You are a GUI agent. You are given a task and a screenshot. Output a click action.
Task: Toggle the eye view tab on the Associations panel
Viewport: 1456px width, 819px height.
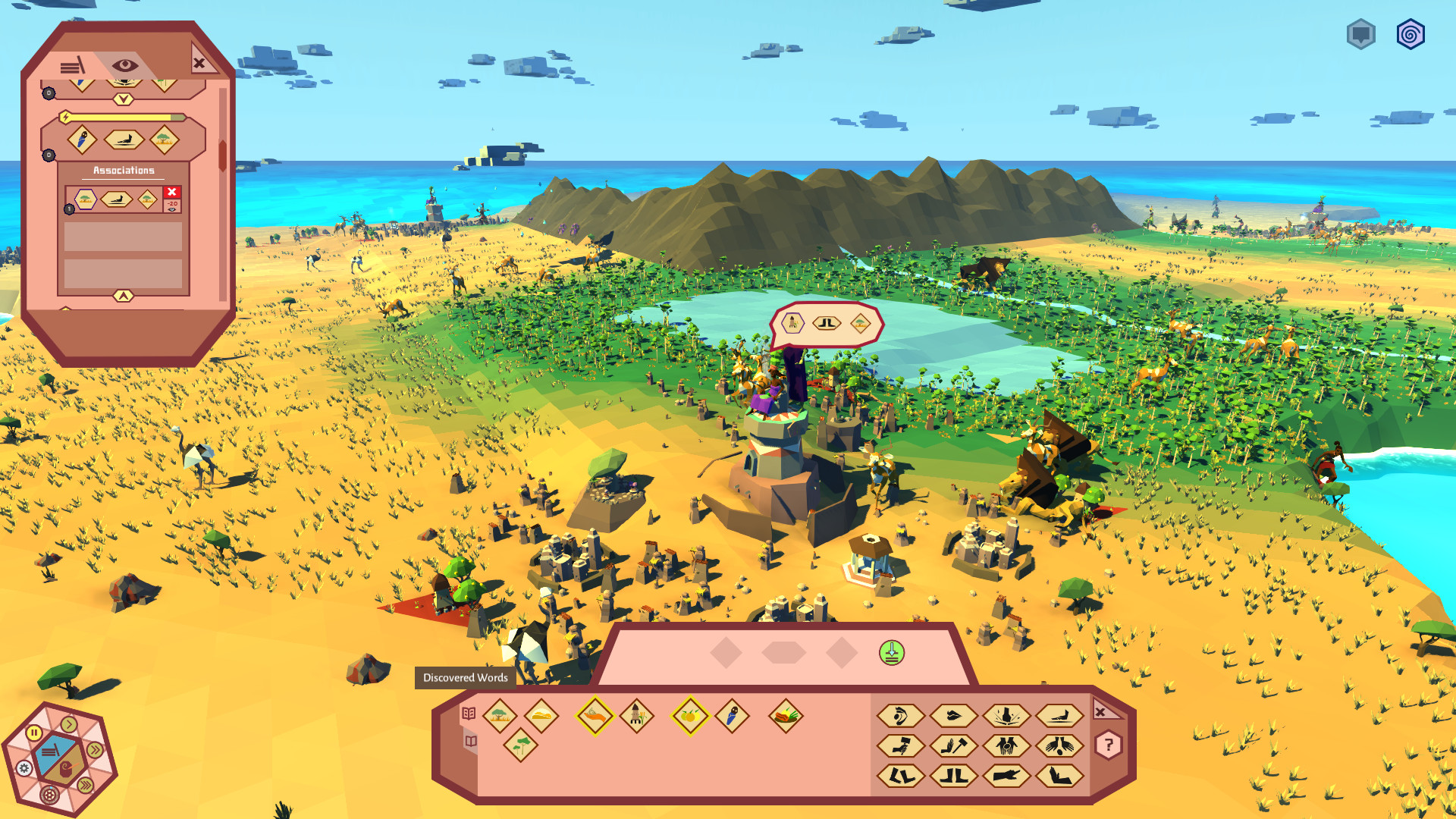click(x=124, y=64)
